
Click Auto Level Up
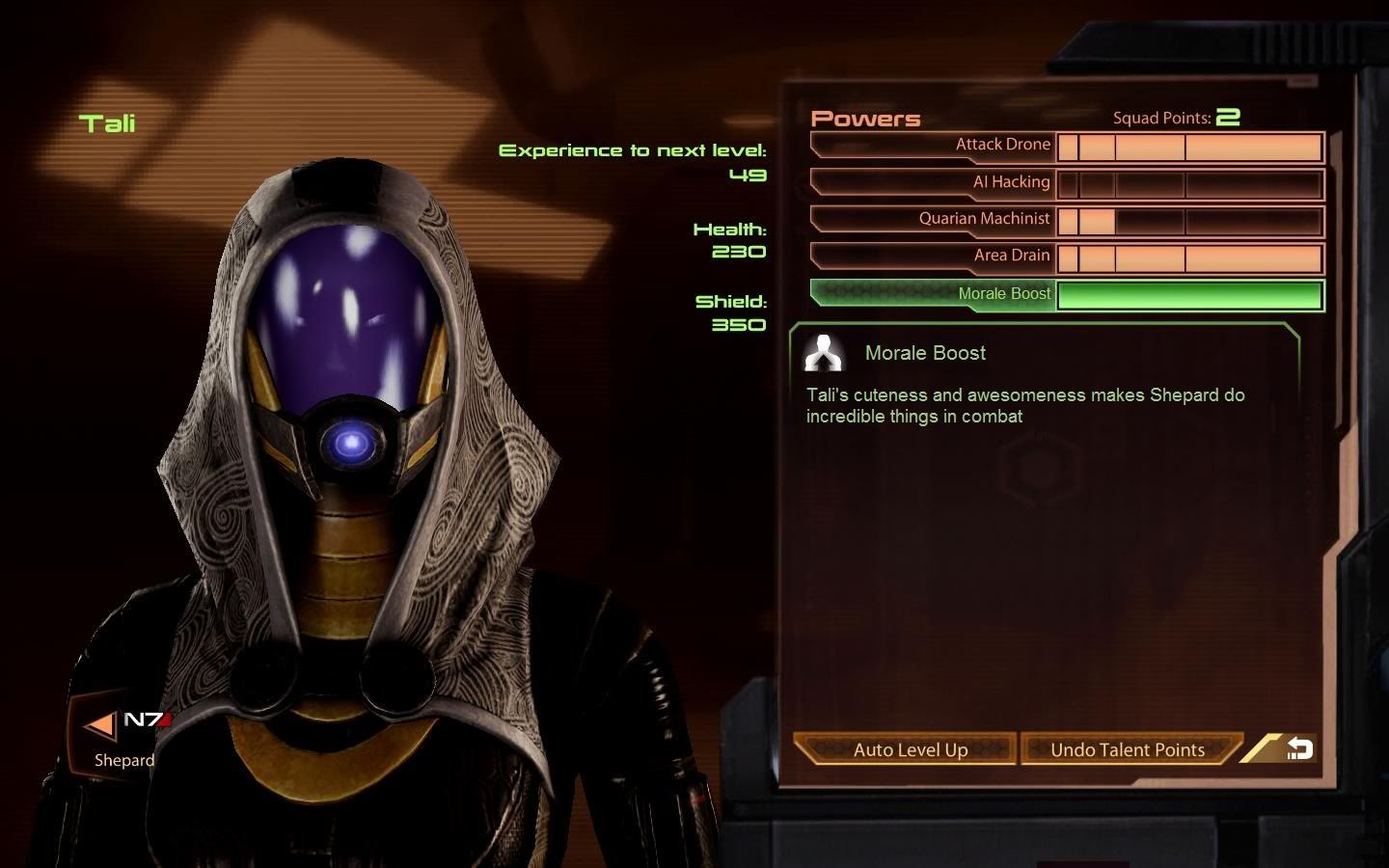click(910, 749)
